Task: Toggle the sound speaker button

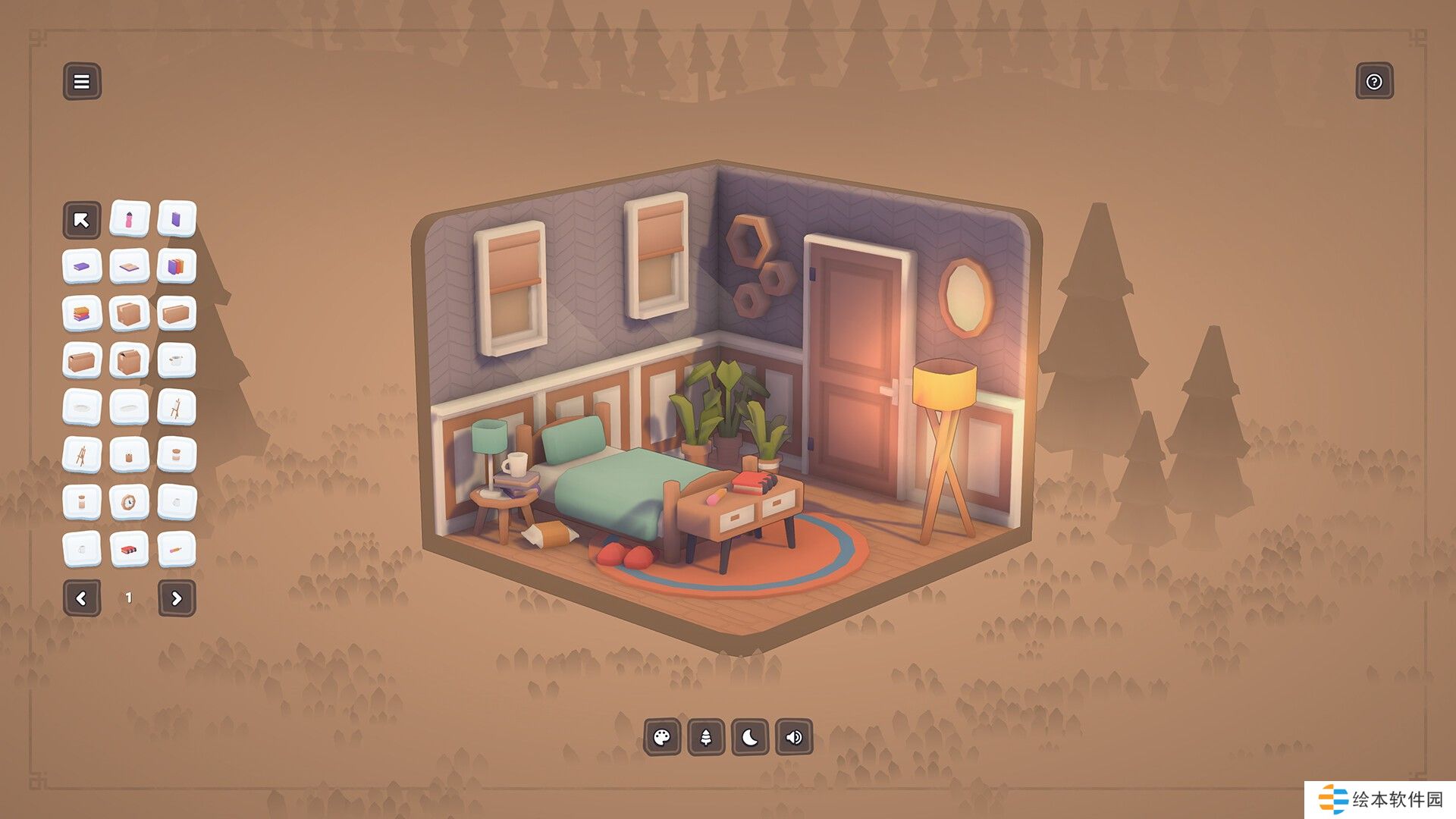Action: 794,737
